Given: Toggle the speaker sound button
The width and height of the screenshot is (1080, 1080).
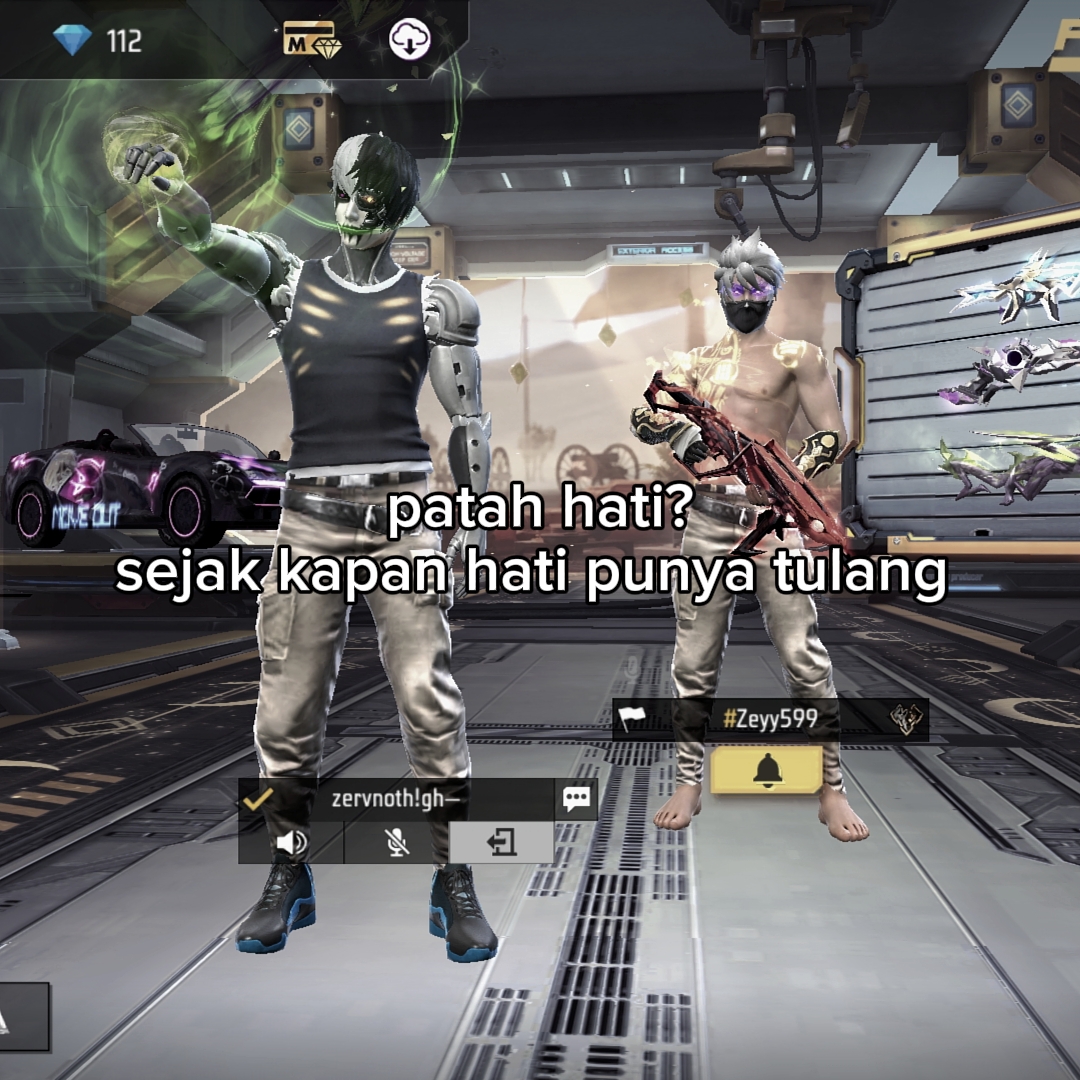Looking at the screenshot, I should (x=291, y=843).
